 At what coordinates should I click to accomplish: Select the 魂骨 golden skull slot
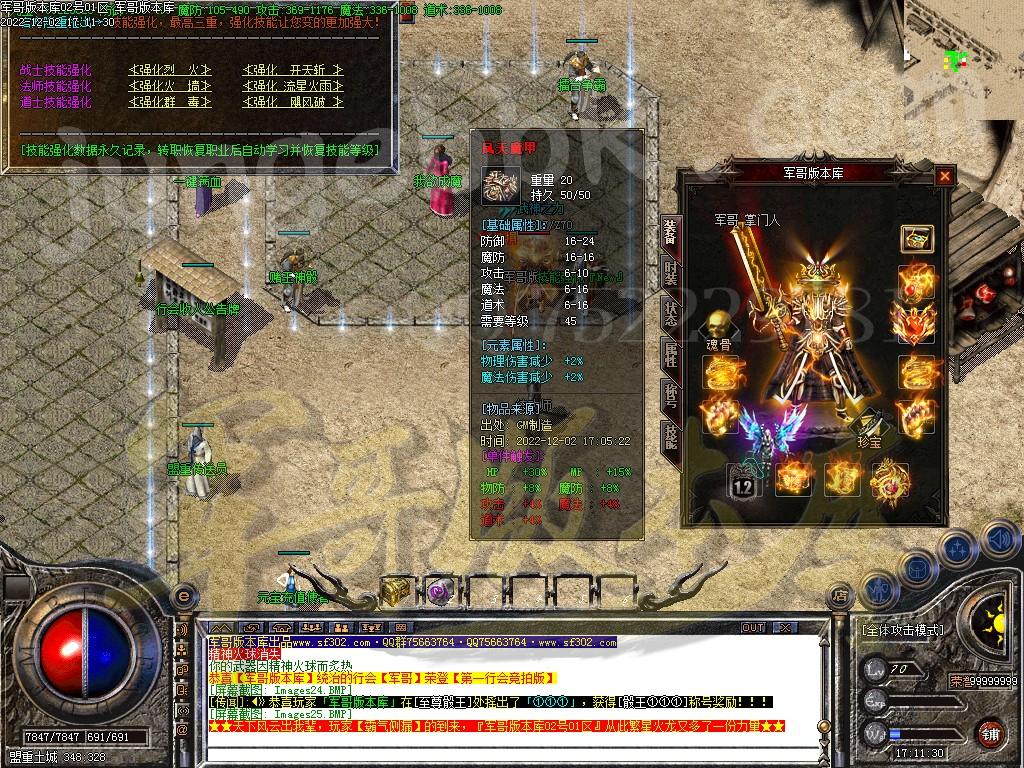716,326
